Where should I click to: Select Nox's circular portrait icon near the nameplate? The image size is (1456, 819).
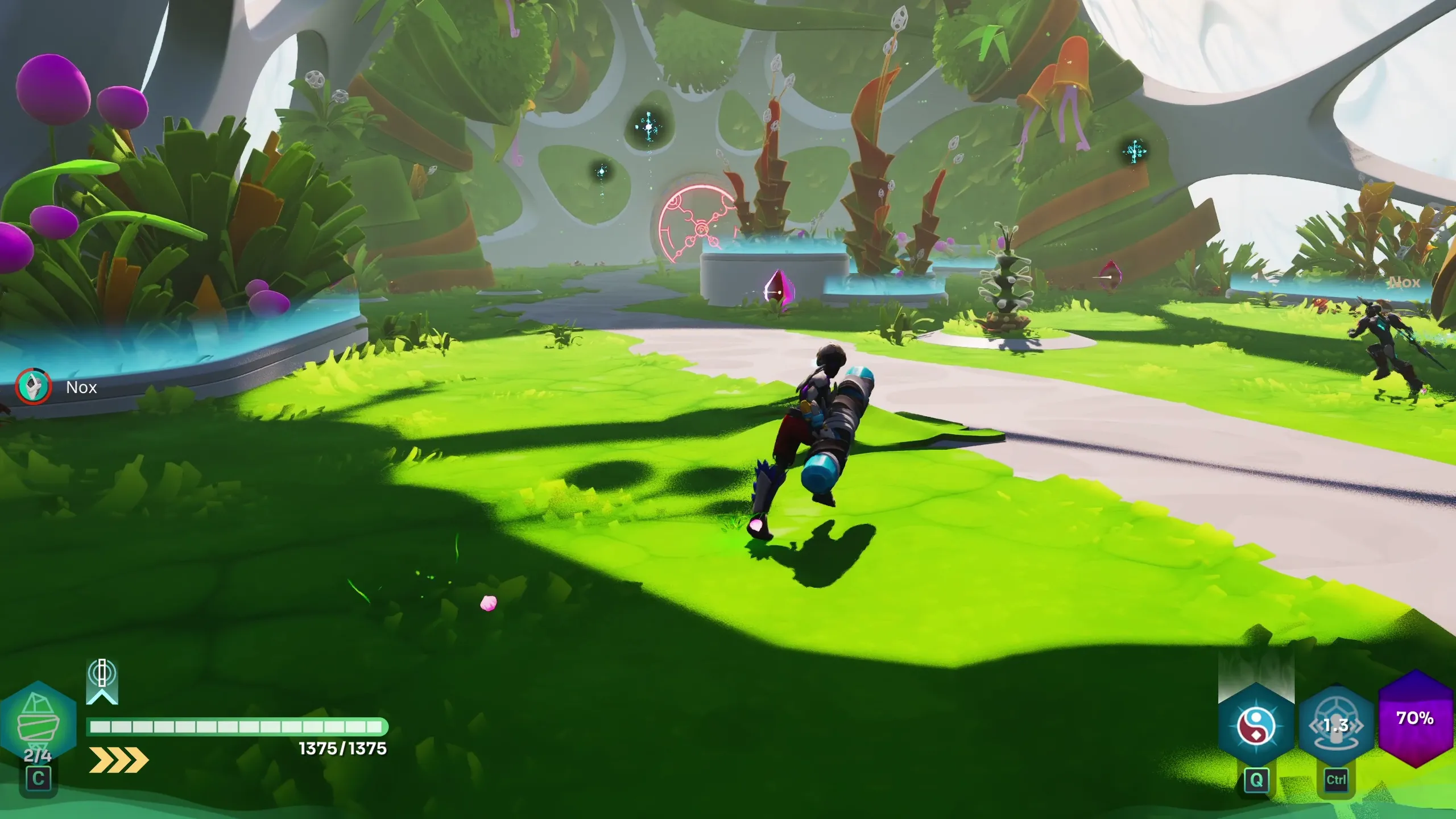tap(32, 387)
